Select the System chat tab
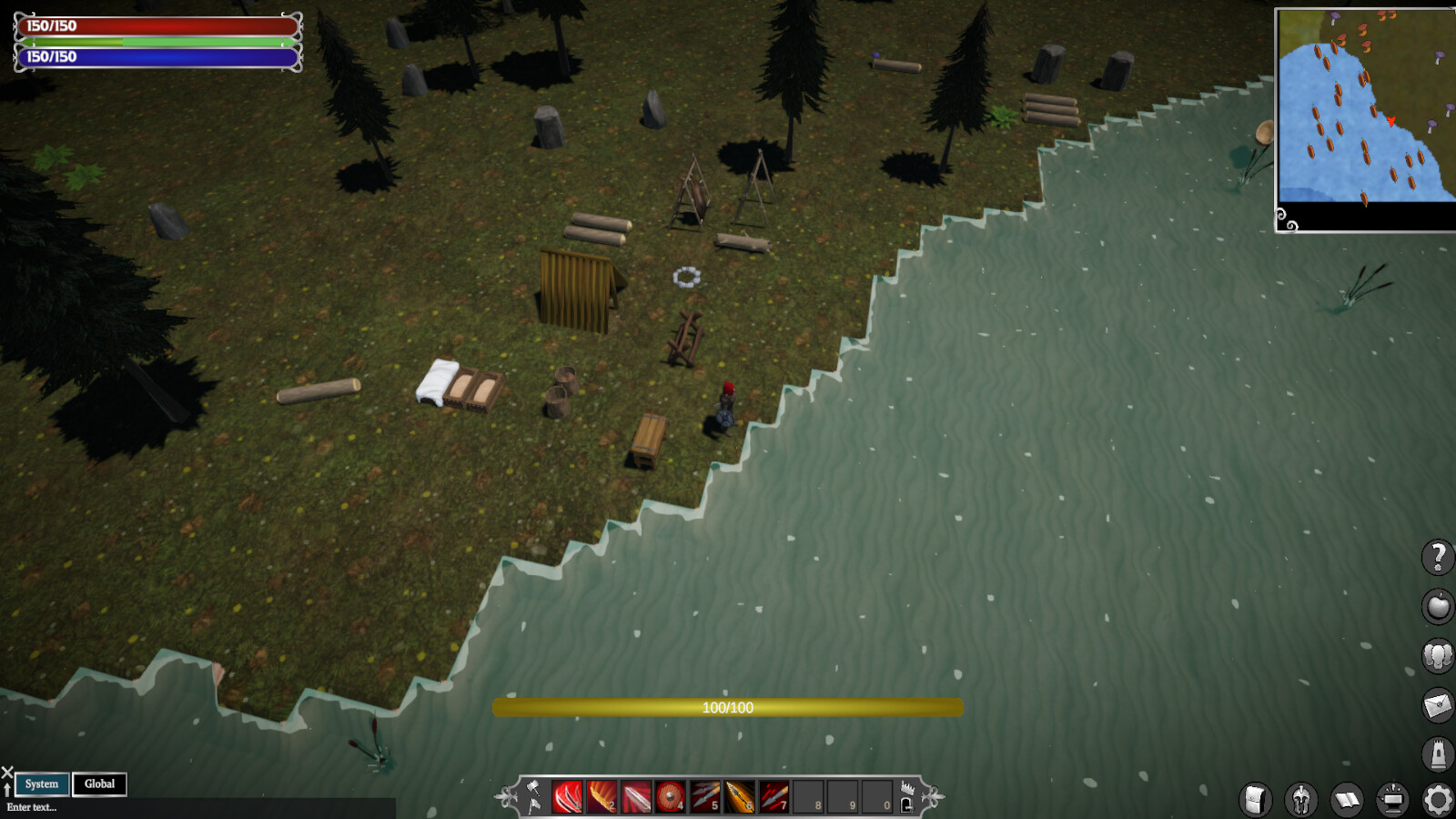This screenshot has height=819, width=1456. point(42,784)
